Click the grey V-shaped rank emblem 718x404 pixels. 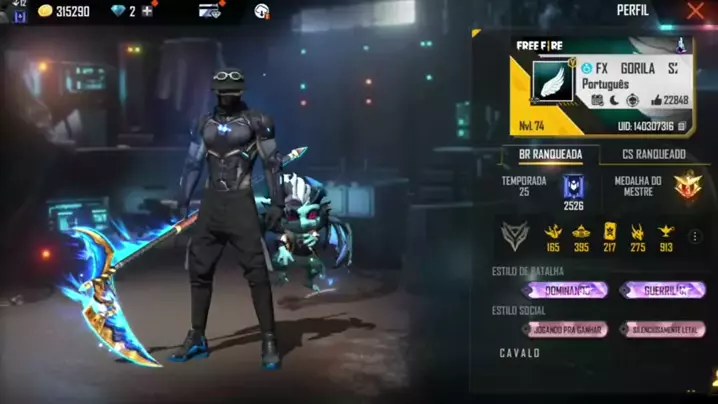point(514,236)
